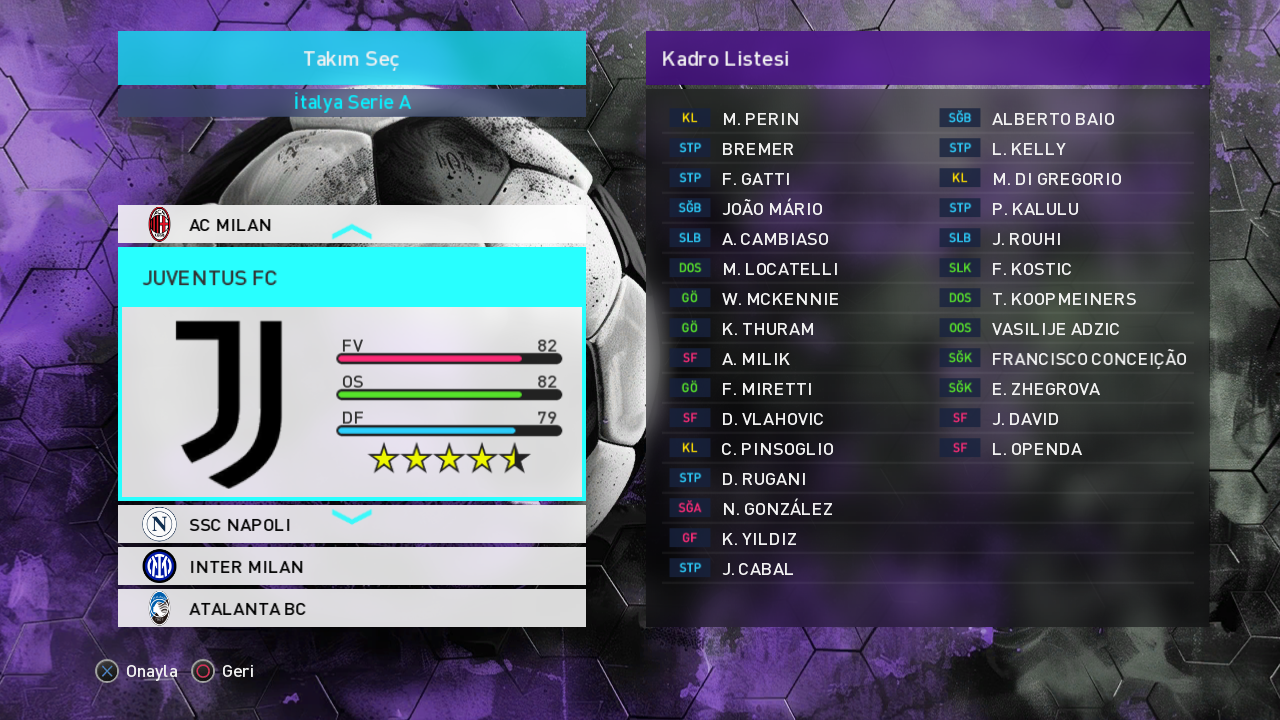Select SSC Napoli team row
The image size is (1280, 720).
(x=350, y=525)
